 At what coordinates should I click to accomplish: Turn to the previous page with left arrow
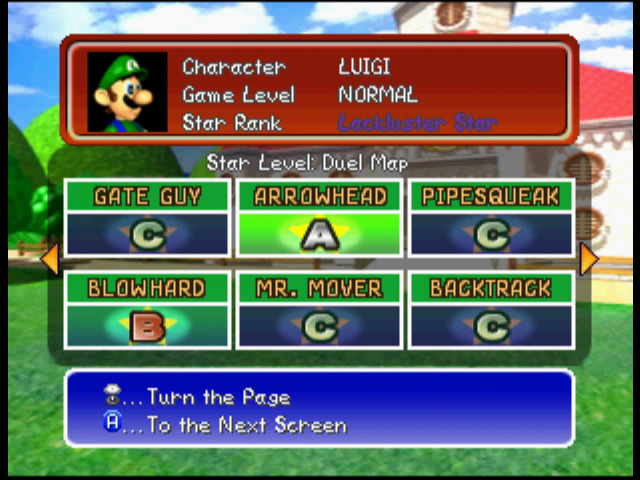pyautogui.click(x=49, y=260)
